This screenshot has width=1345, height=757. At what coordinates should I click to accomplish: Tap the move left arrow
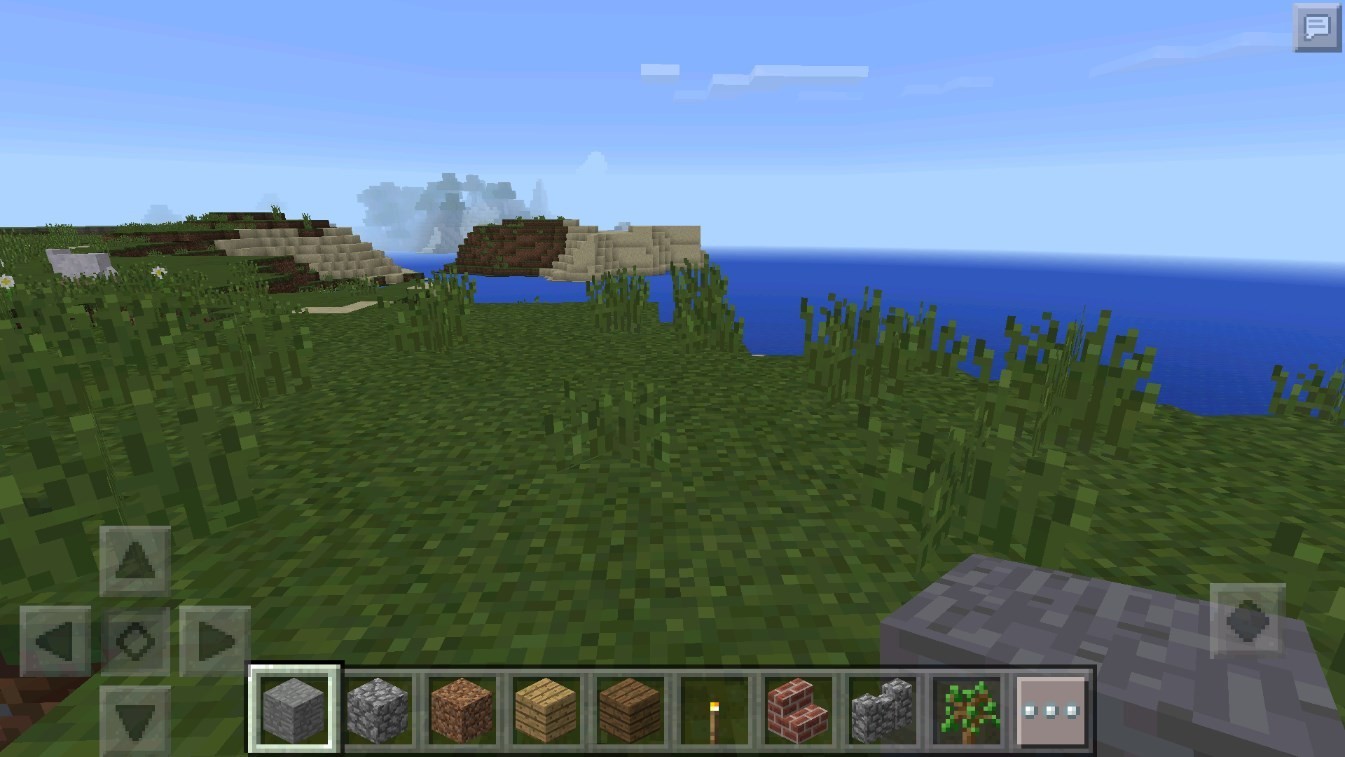(x=56, y=641)
